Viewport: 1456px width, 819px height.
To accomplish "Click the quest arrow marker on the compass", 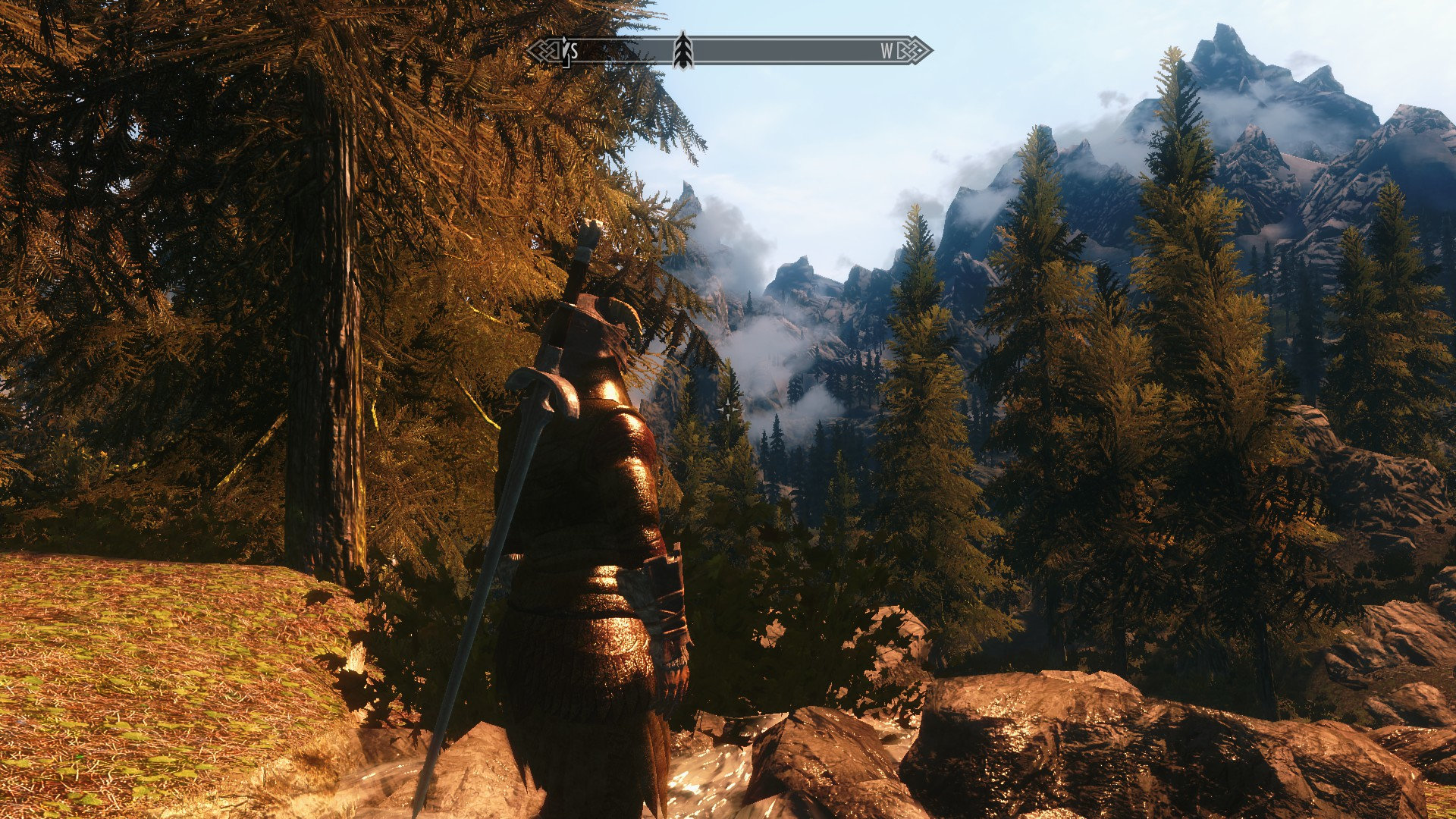I will 683,51.
